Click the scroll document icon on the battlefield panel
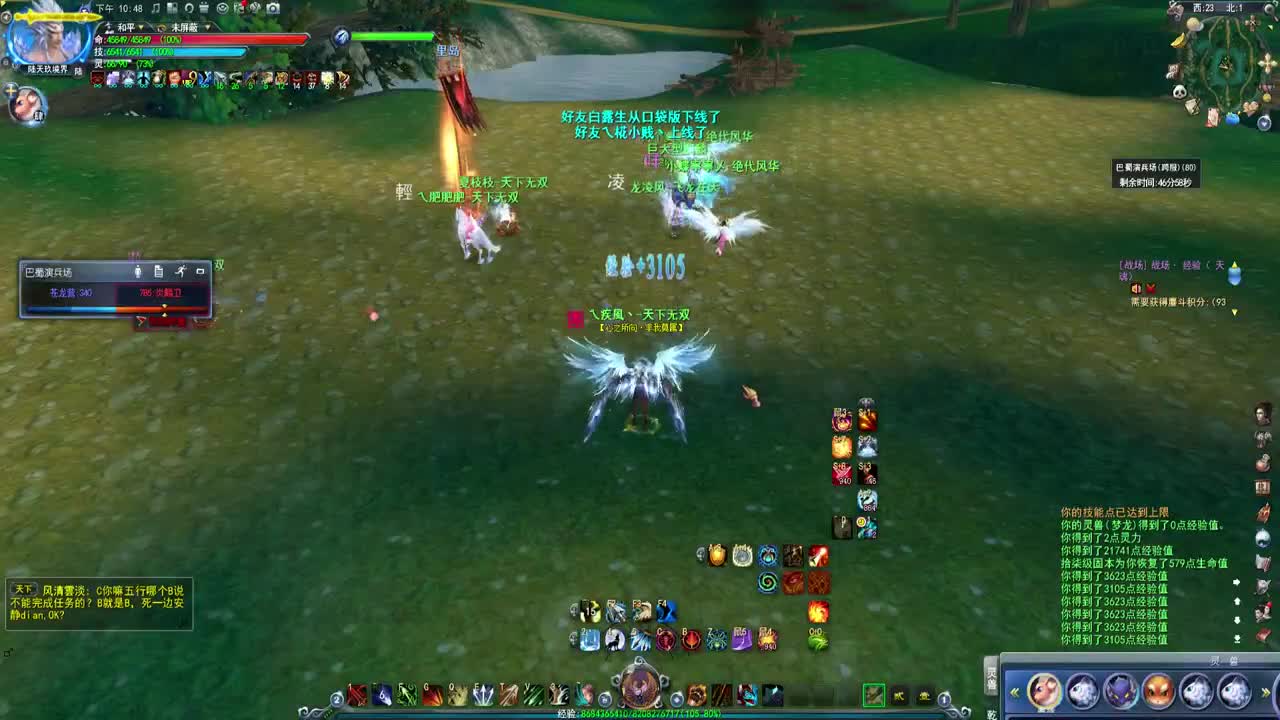Viewport: 1280px width, 720px height. pos(159,272)
